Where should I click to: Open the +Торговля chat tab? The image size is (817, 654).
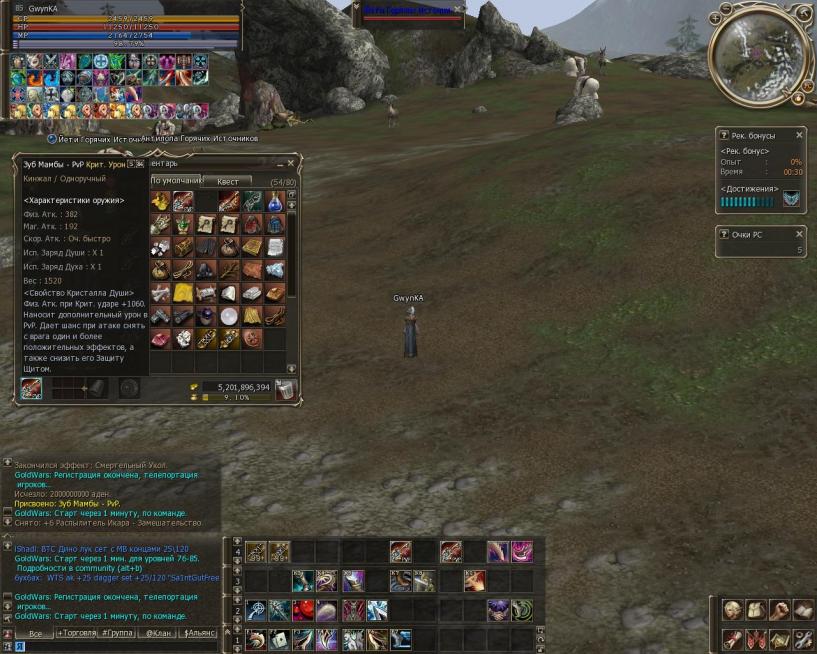point(77,633)
